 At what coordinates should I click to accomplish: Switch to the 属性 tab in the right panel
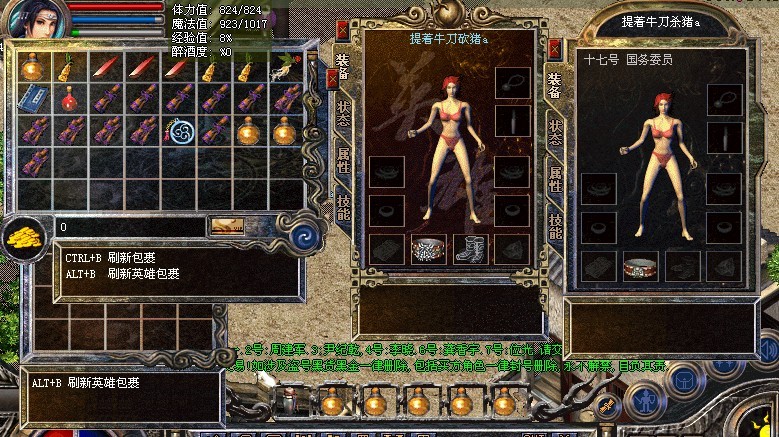(555, 180)
